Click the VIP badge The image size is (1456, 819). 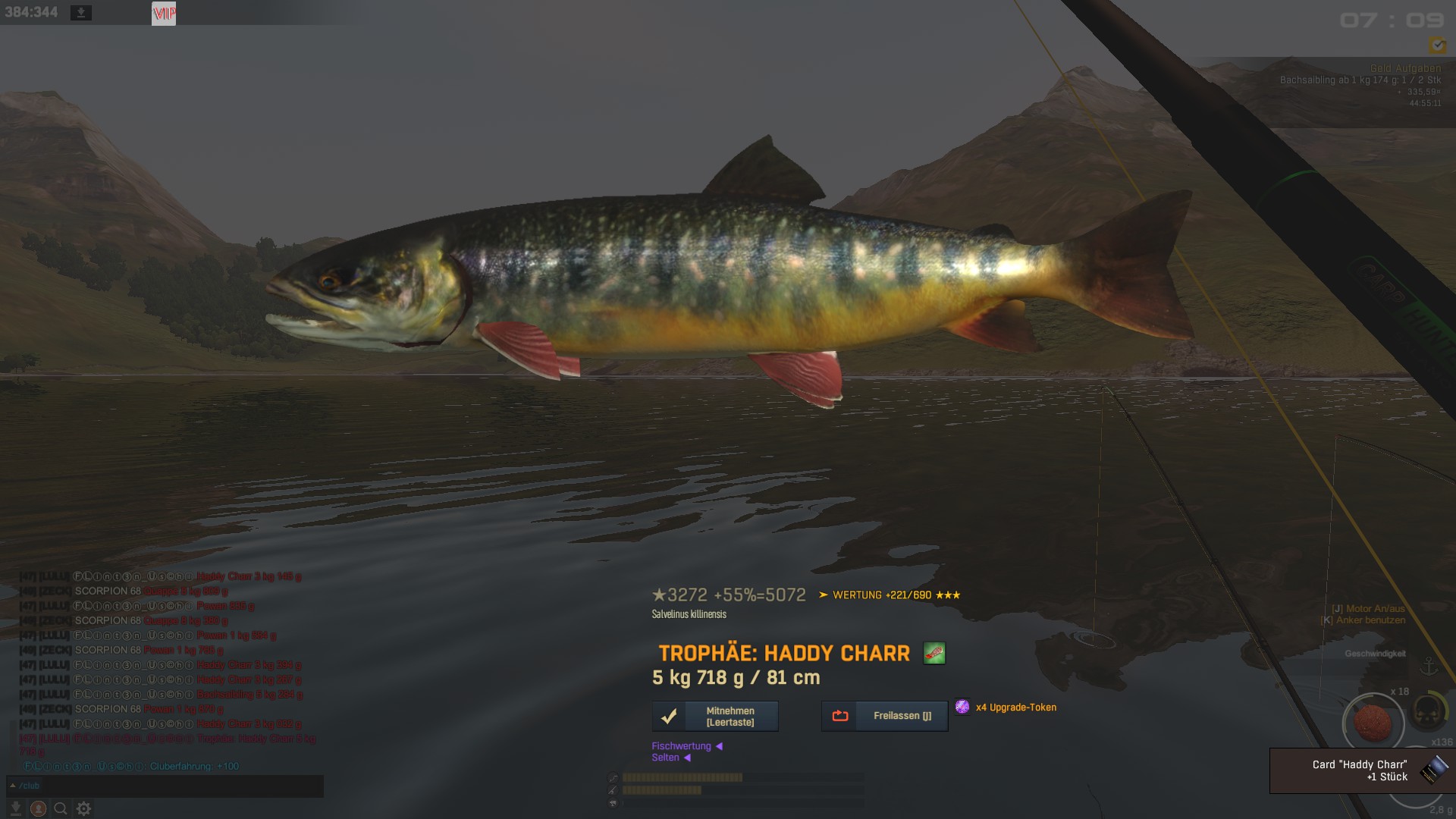tap(164, 13)
